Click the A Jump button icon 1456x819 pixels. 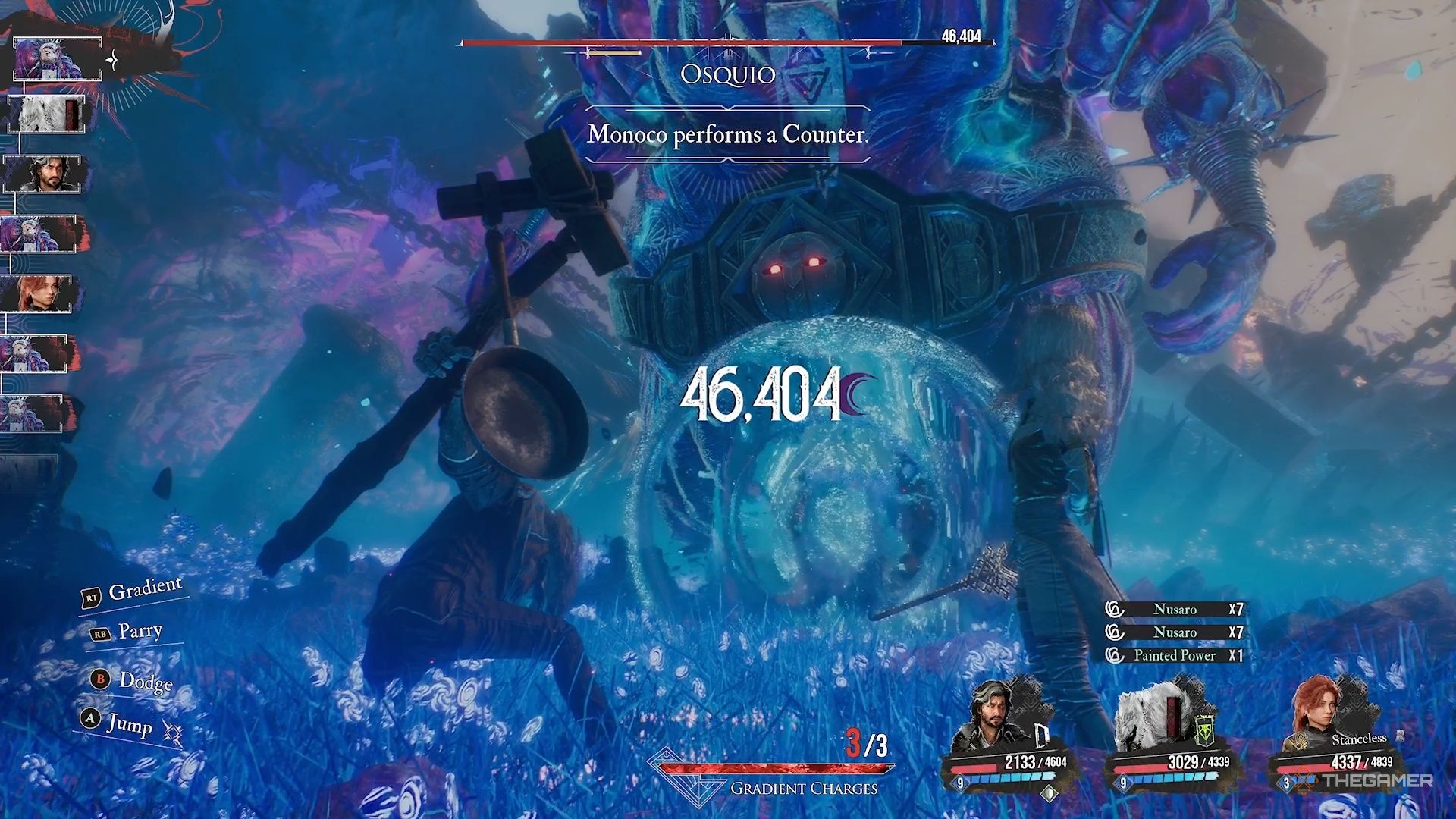point(89,718)
